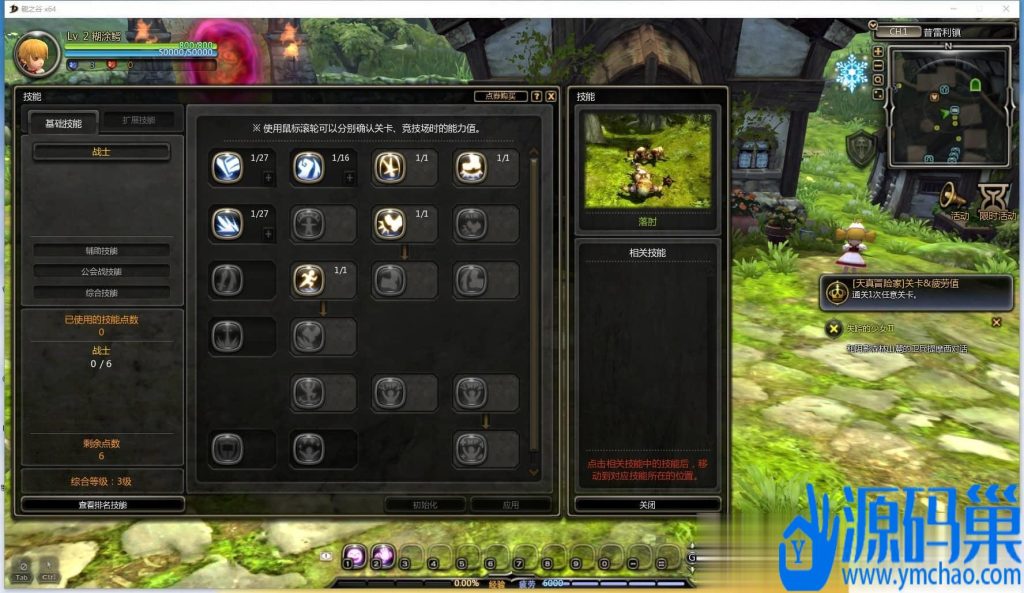This screenshot has width=1024, height=593.
Task: Click the 关闭 button under related skills
Action: point(647,505)
